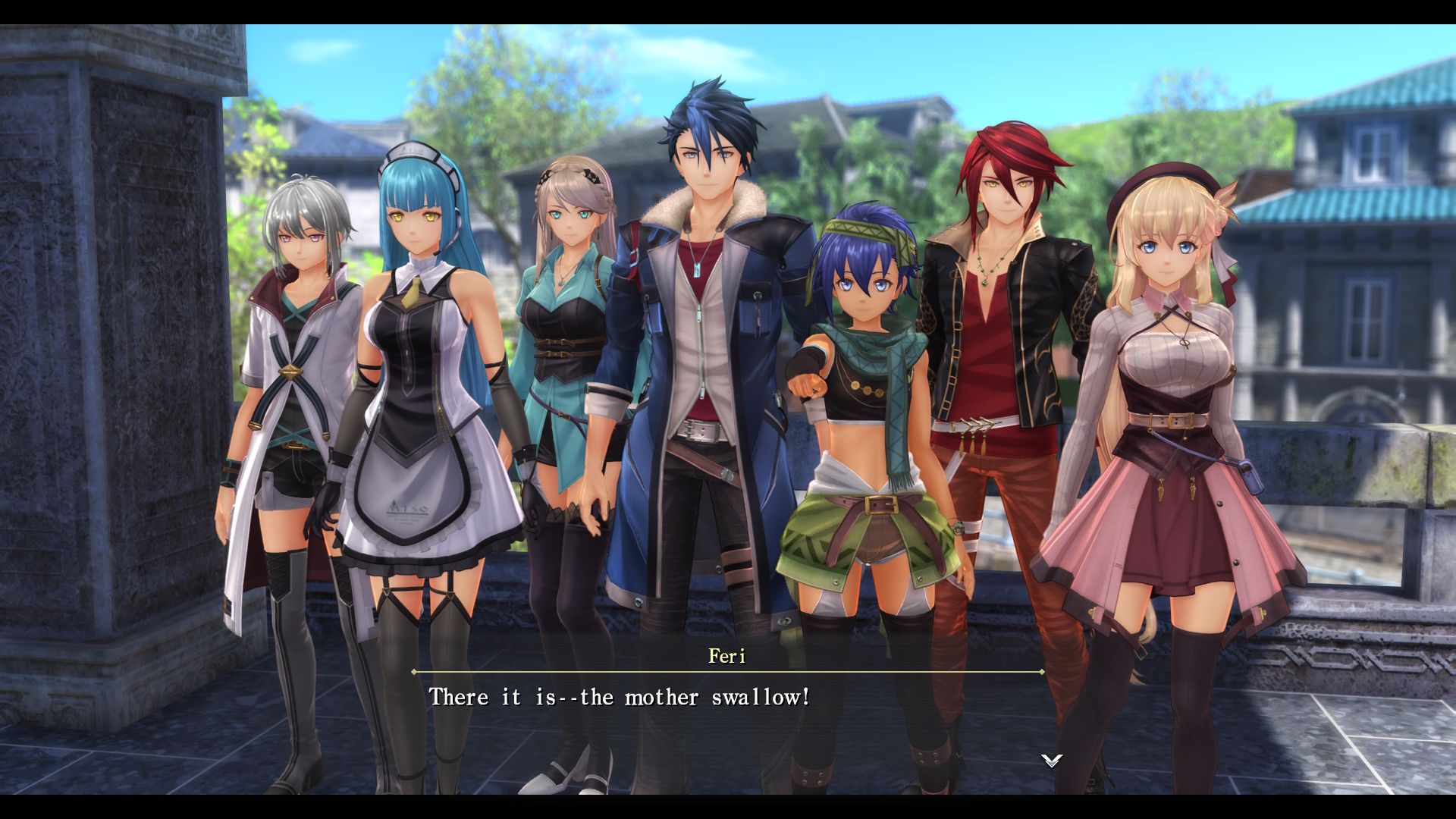Advance dialogue with the down-arrow indicator
The height and width of the screenshot is (819, 1456).
click(x=1051, y=760)
